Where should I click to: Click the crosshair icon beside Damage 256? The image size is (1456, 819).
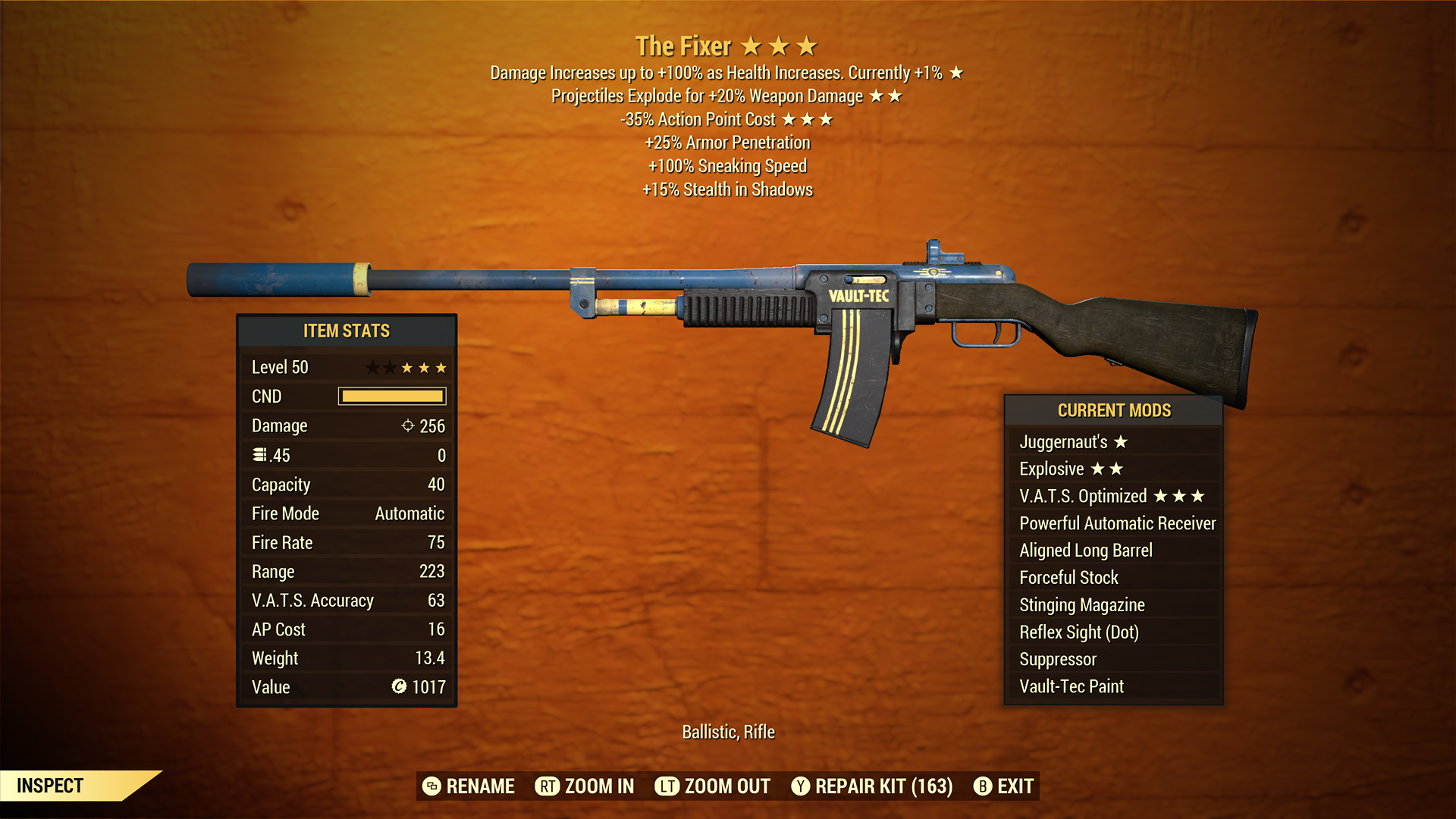408,425
